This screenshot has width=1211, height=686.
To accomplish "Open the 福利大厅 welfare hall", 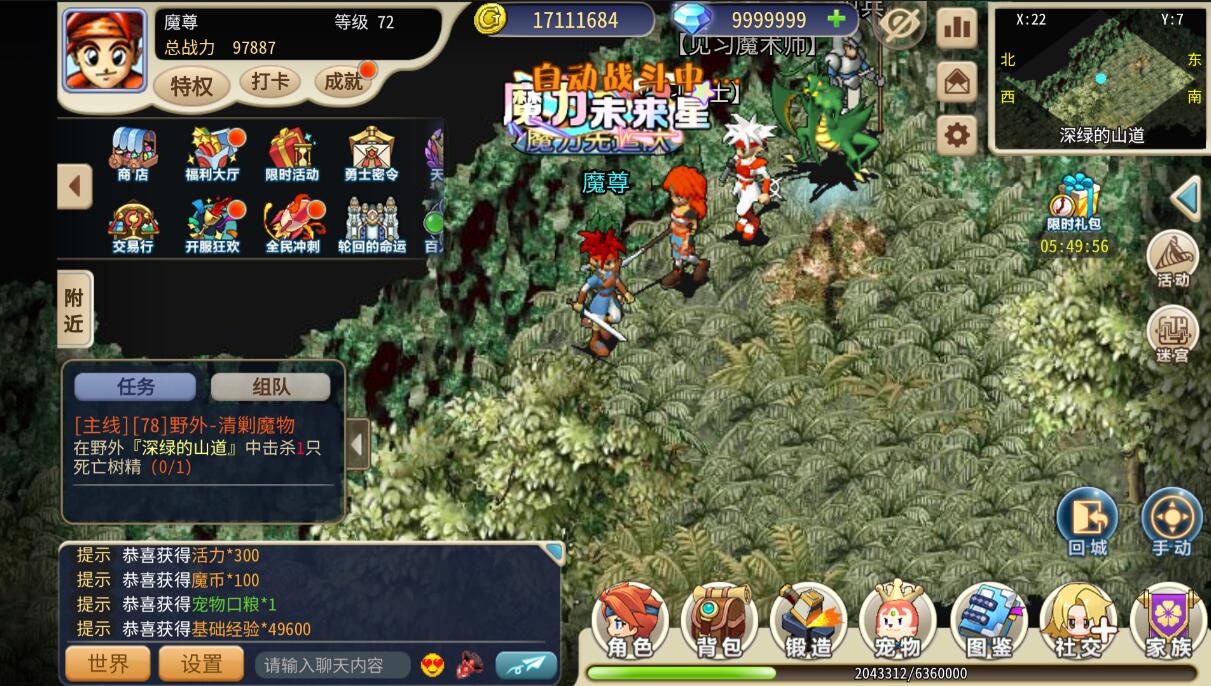I will click(x=213, y=153).
